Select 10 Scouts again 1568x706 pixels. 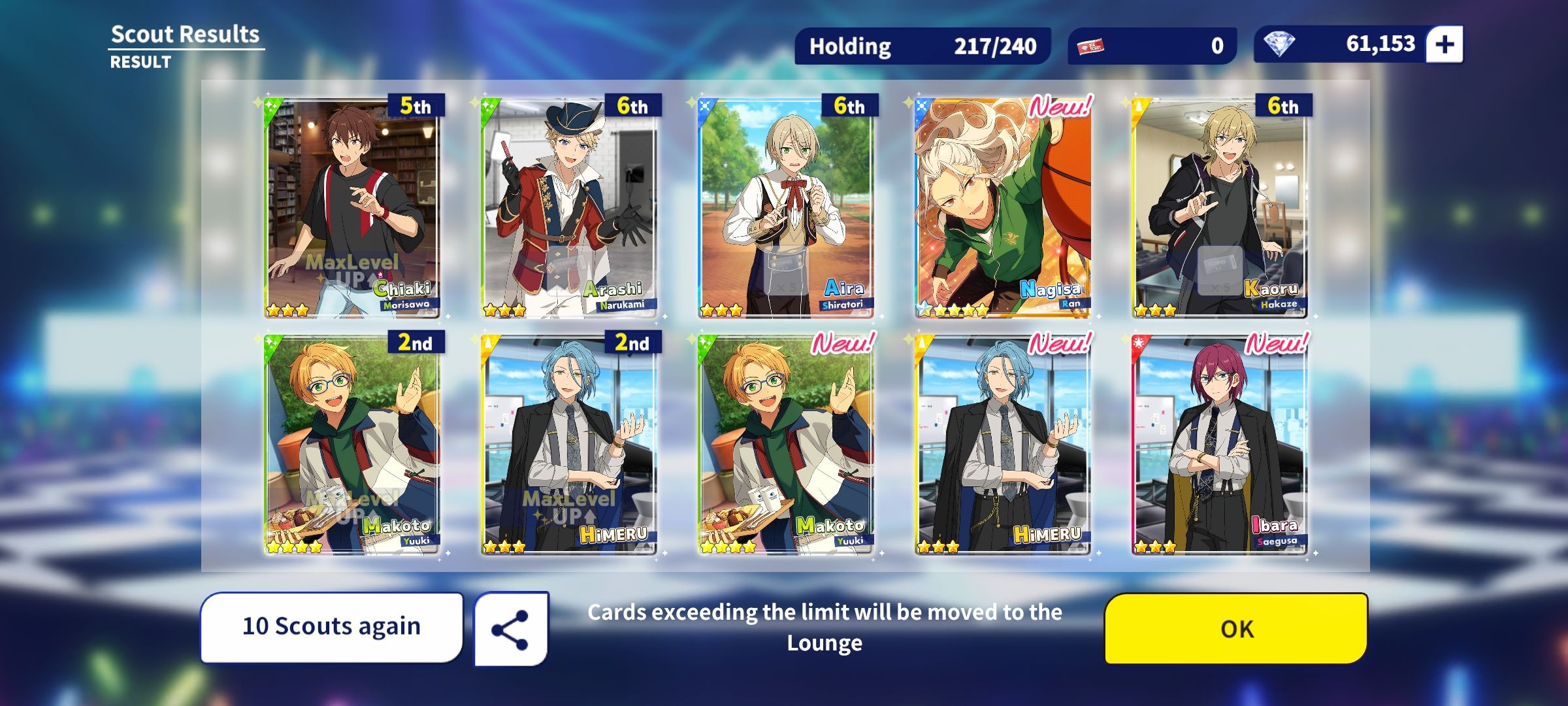(x=332, y=626)
